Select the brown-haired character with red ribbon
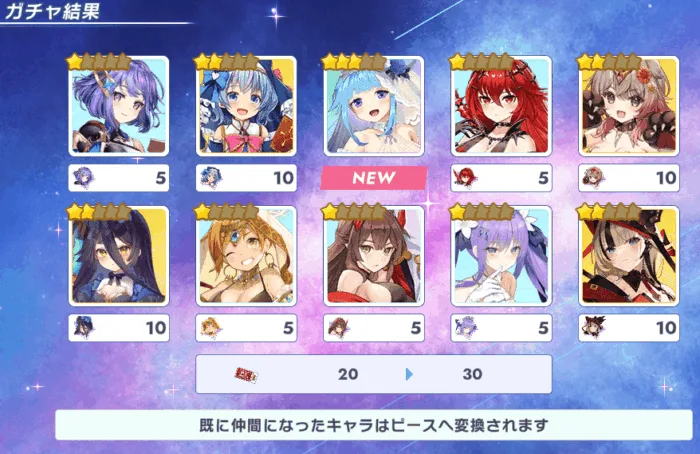This screenshot has height=454, width=700. click(374, 256)
